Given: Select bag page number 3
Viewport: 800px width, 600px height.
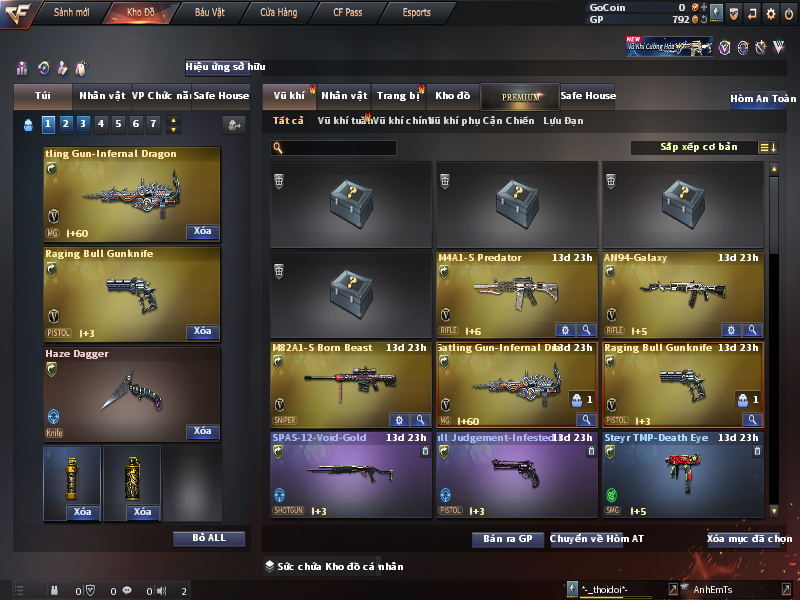Looking at the screenshot, I should (x=83, y=124).
